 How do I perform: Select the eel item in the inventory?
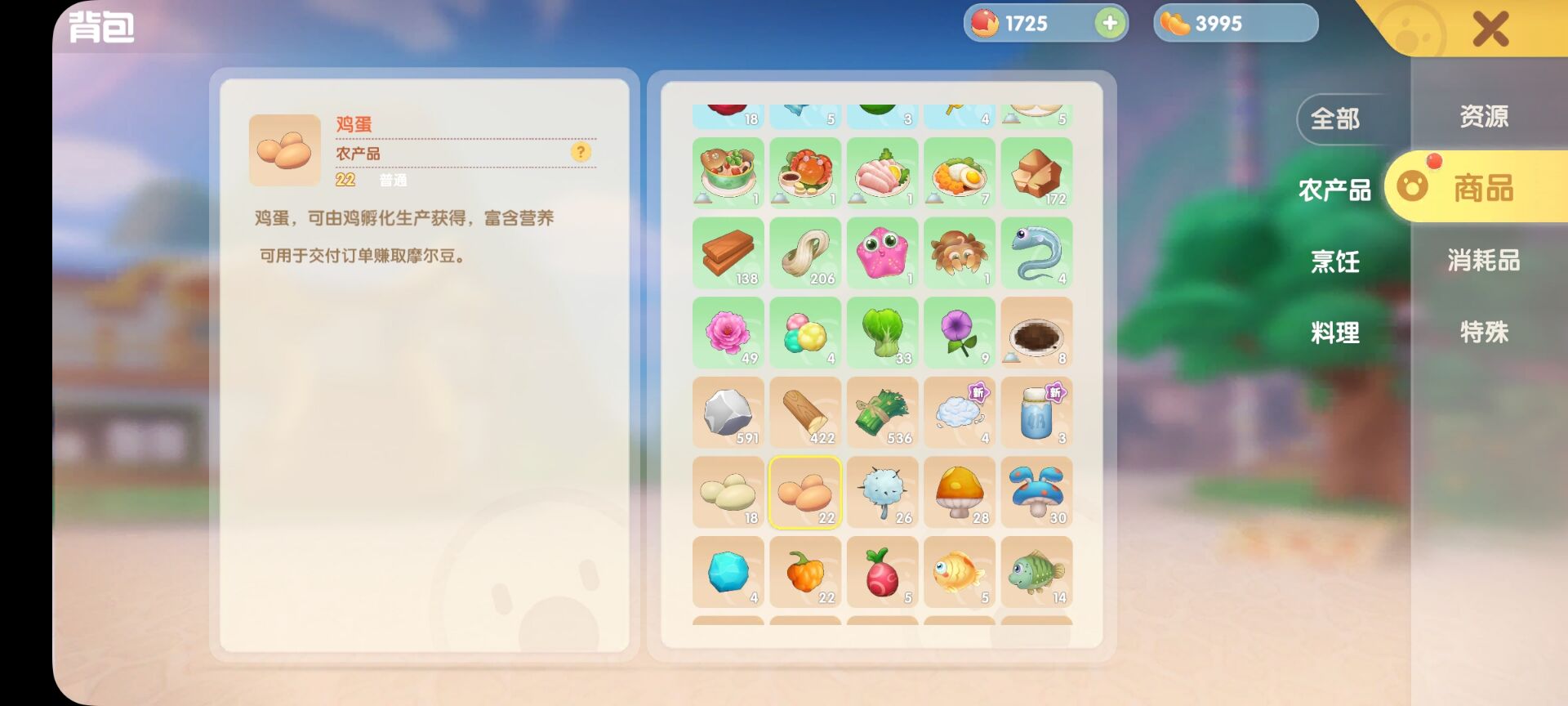(1037, 252)
